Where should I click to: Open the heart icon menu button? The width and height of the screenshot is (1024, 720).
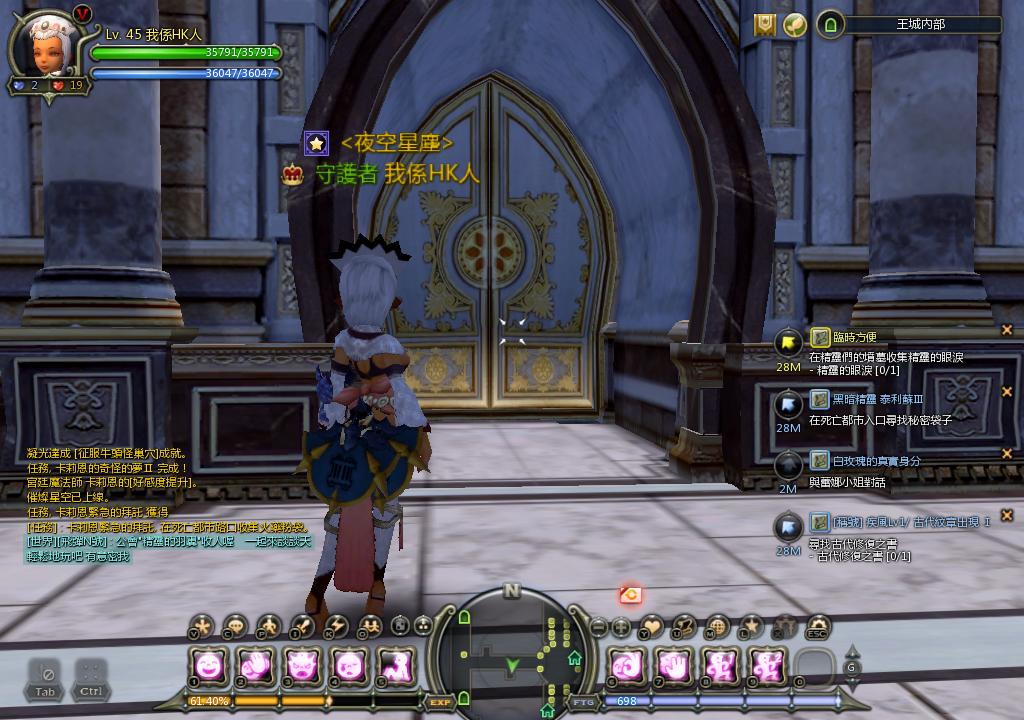[x=652, y=627]
